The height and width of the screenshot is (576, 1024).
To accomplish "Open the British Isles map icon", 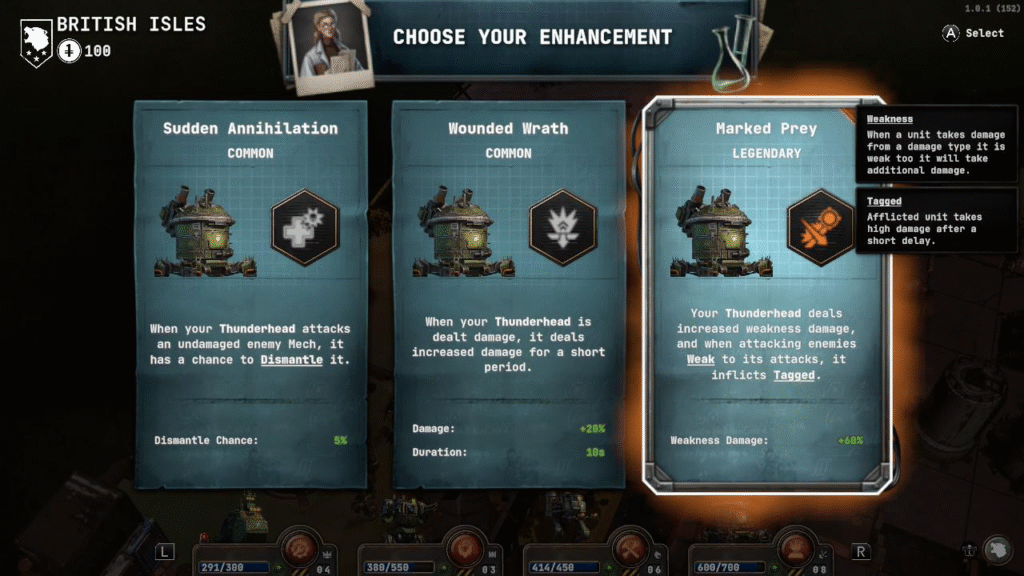I will point(997,550).
